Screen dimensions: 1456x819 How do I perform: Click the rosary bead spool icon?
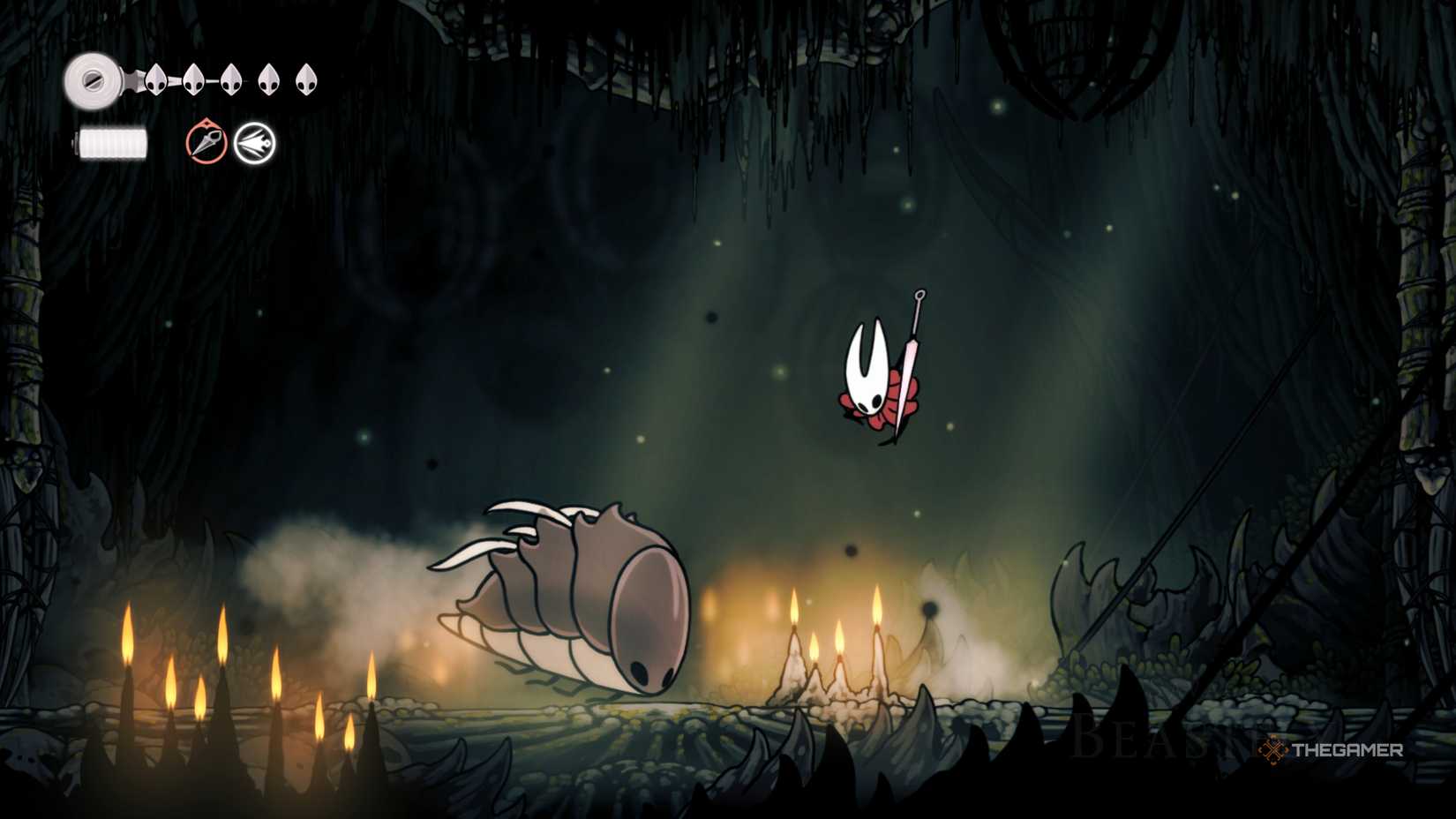pos(92,79)
